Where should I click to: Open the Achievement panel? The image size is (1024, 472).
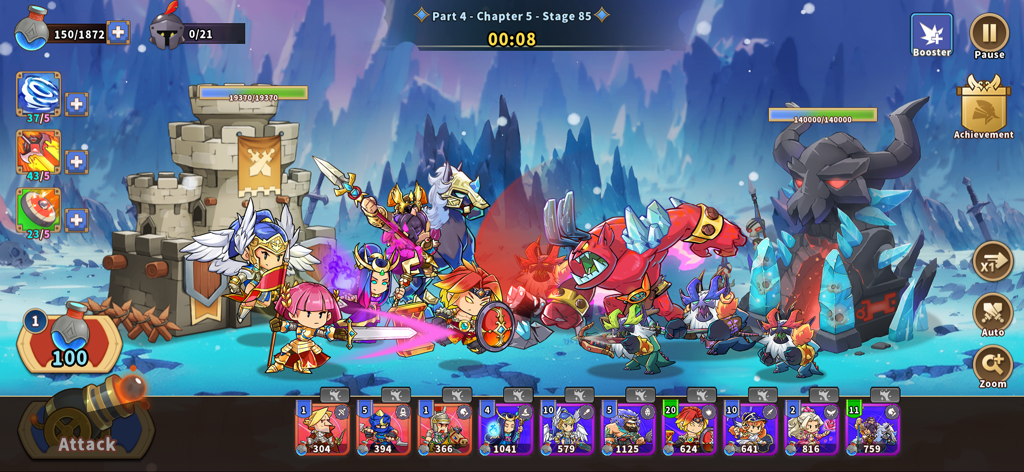coord(983,105)
